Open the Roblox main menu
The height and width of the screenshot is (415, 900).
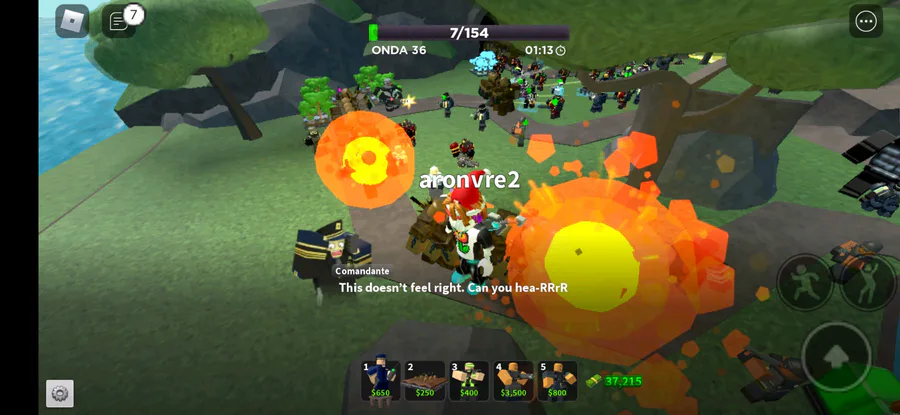[72, 21]
